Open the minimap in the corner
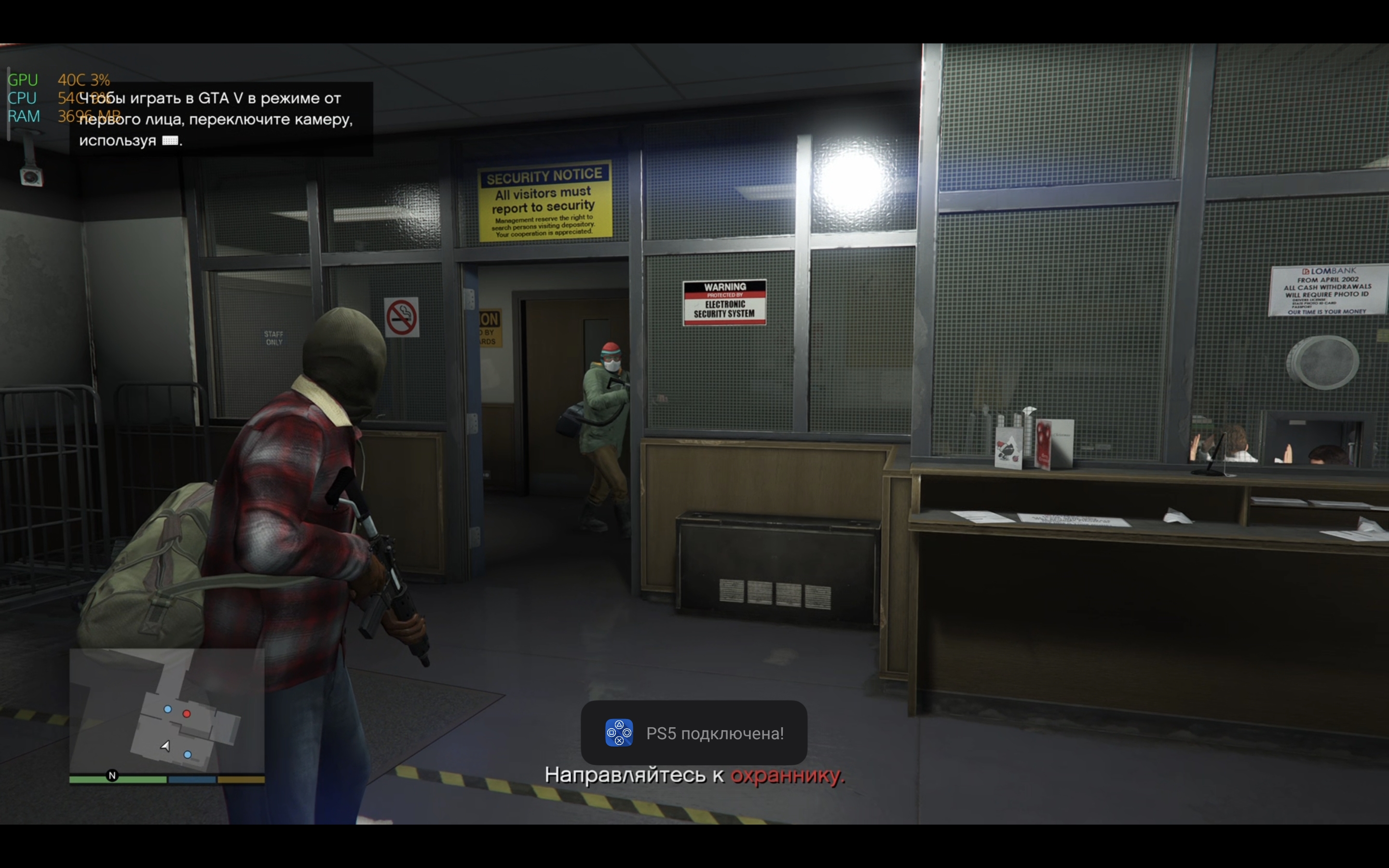Screen dimensions: 1389x868 coord(166,712)
